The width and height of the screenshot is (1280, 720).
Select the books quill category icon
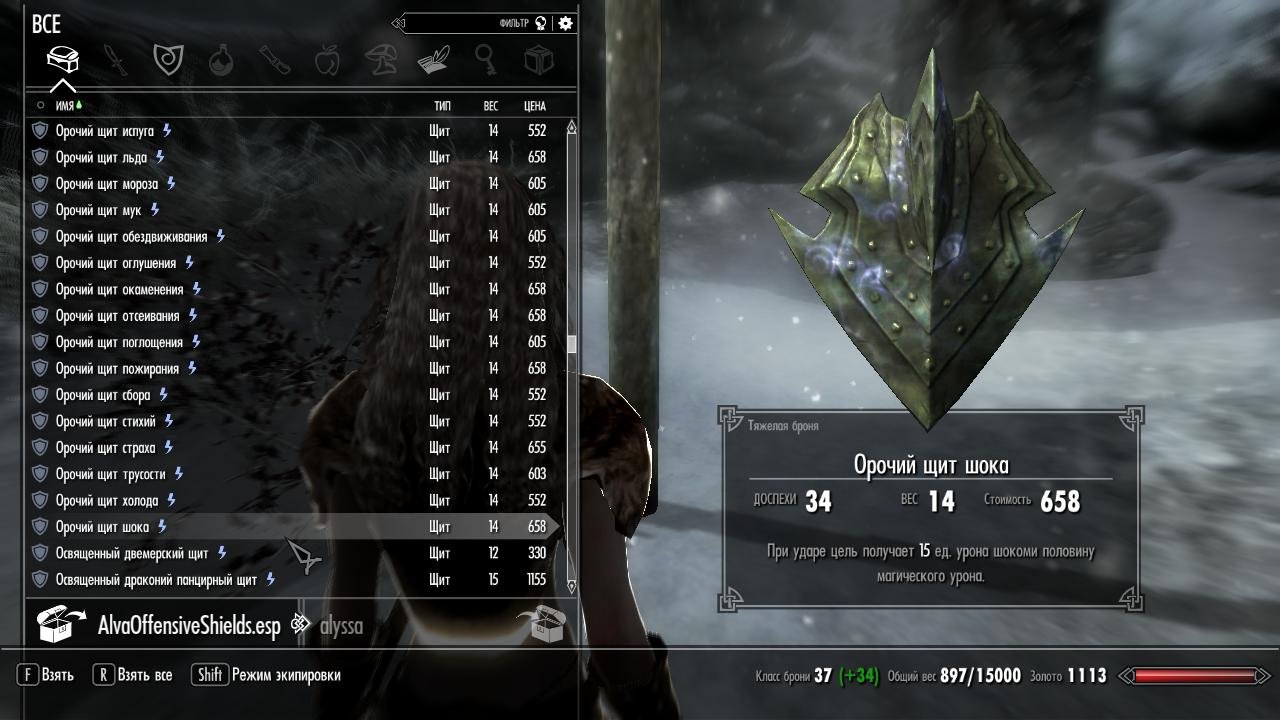pyautogui.click(x=434, y=58)
